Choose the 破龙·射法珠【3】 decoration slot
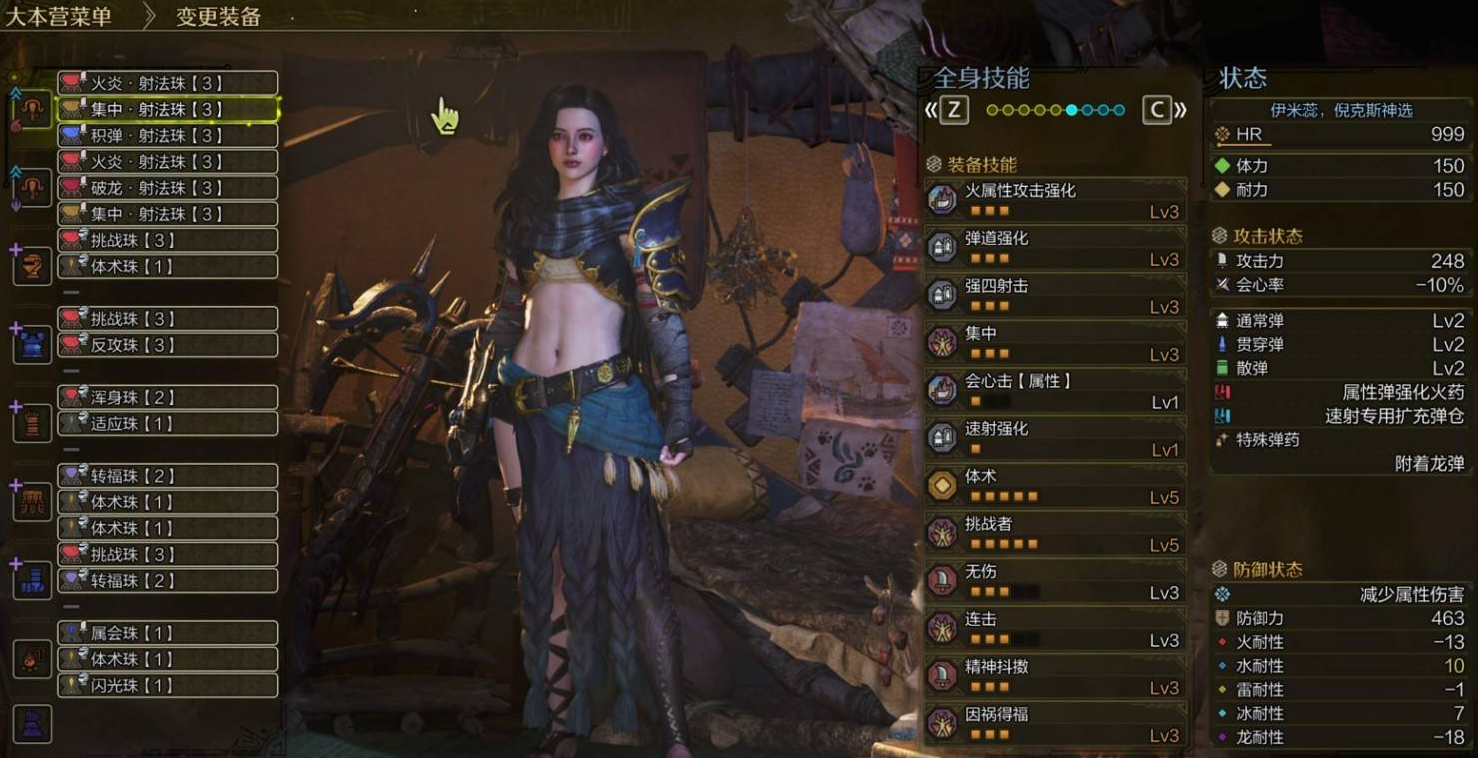This screenshot has width=1478, height=758. click(x=167, y=188)
